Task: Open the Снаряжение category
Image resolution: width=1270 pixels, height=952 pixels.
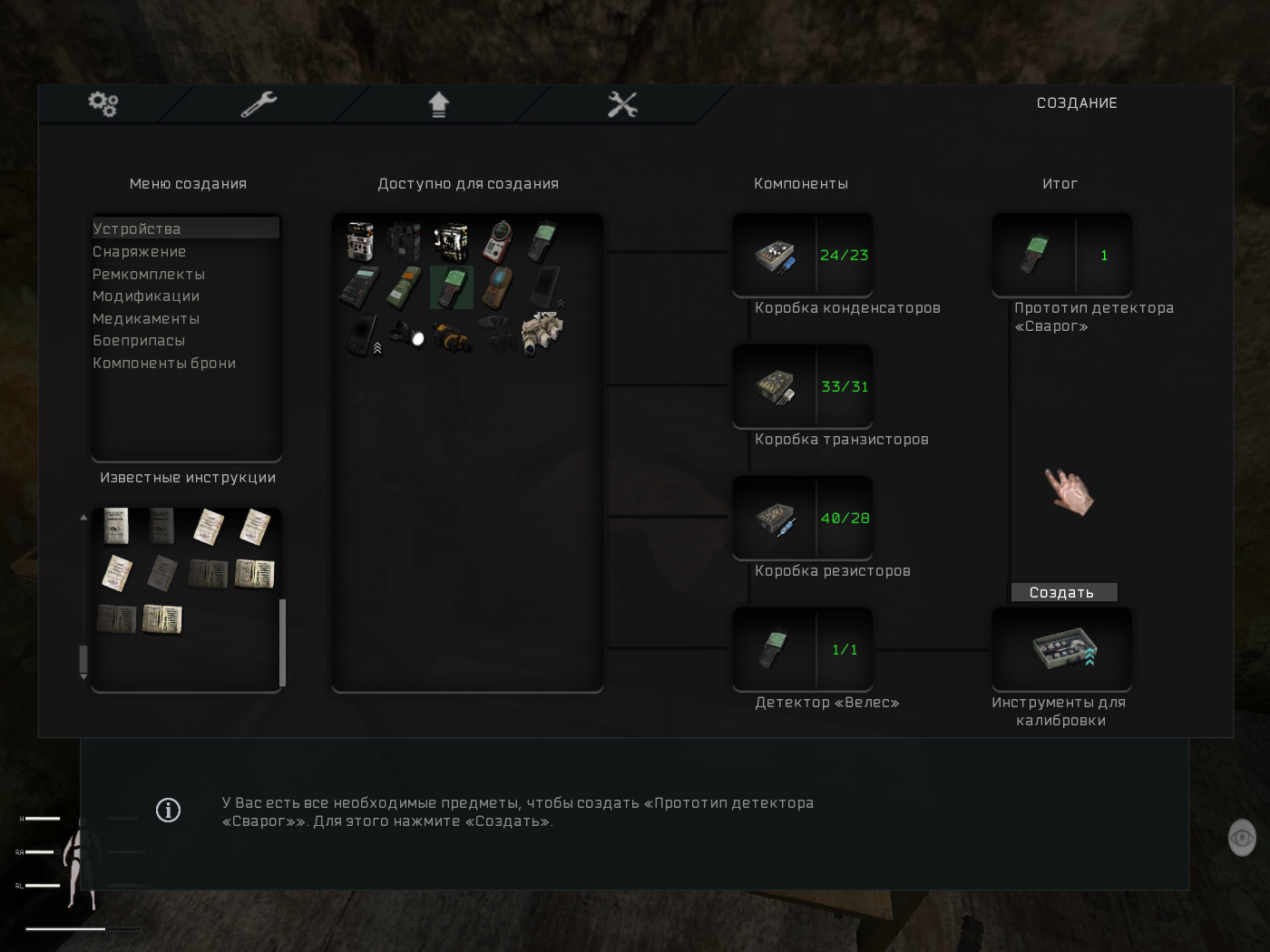Action: point(140,252)
